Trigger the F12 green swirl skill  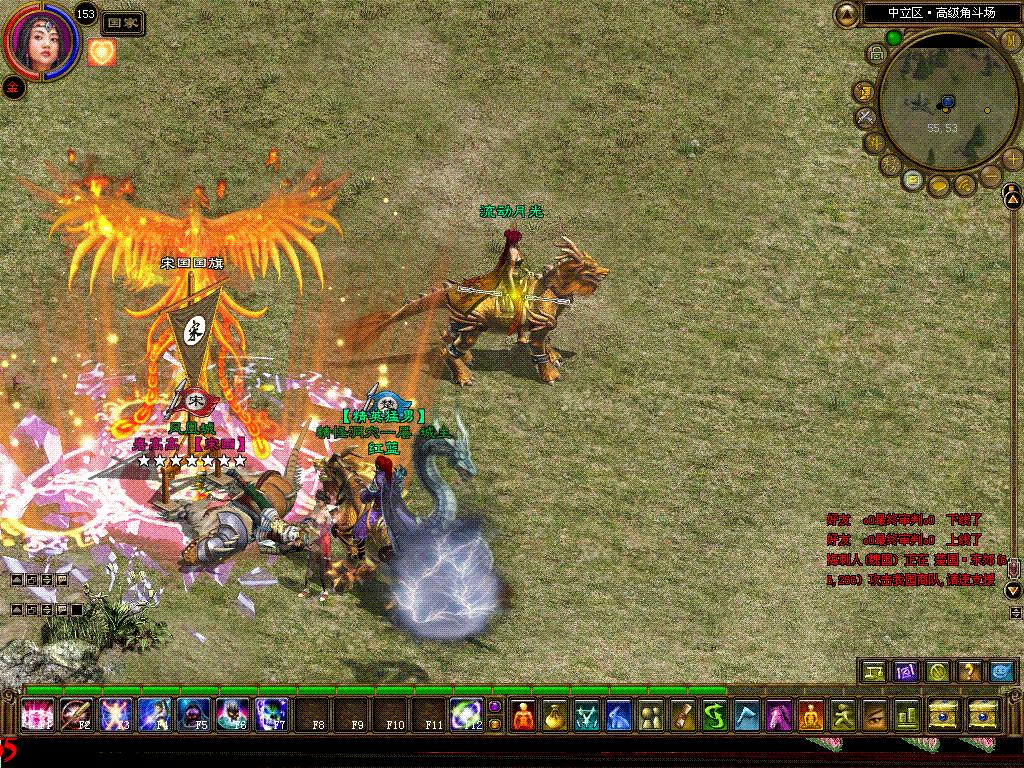click(465, 715)
